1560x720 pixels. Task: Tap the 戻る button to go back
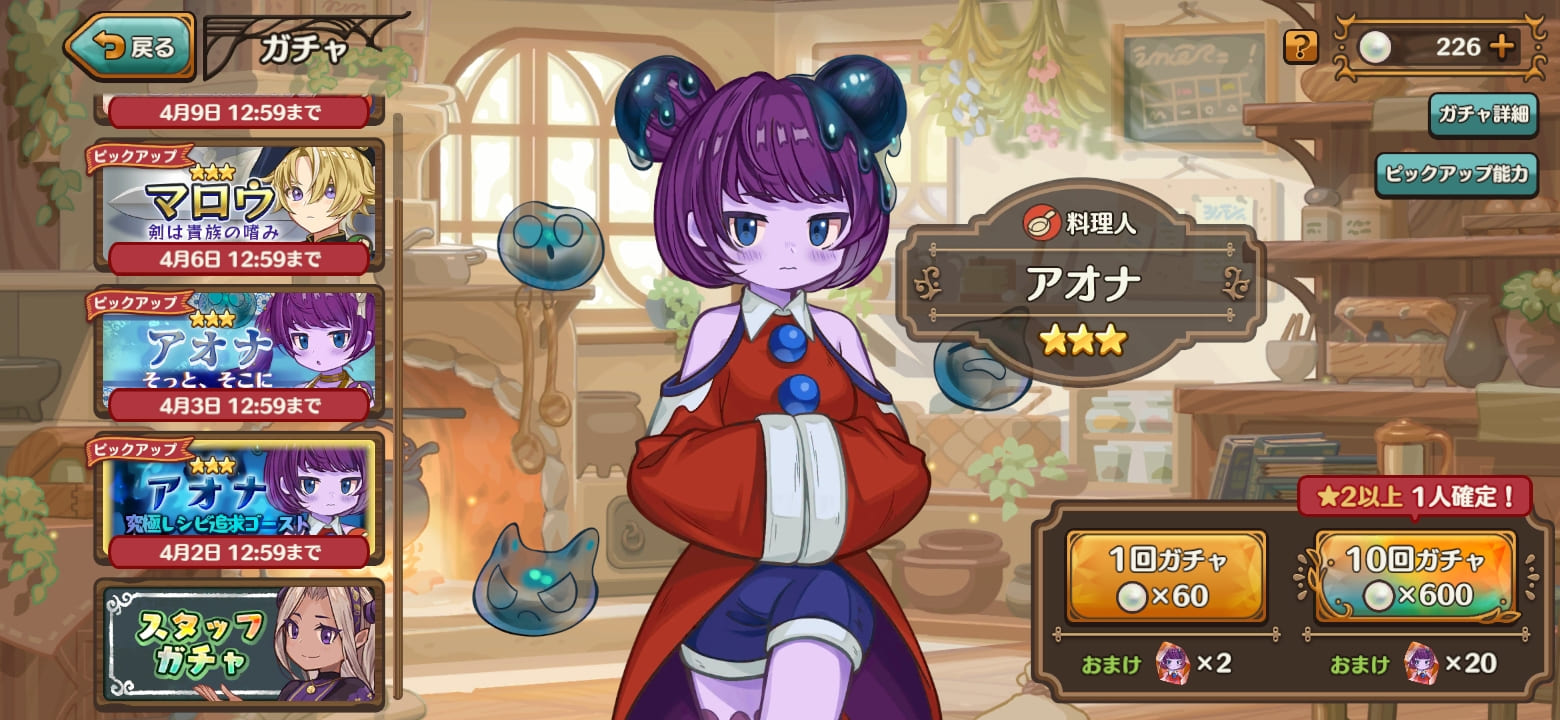[135, 42]
